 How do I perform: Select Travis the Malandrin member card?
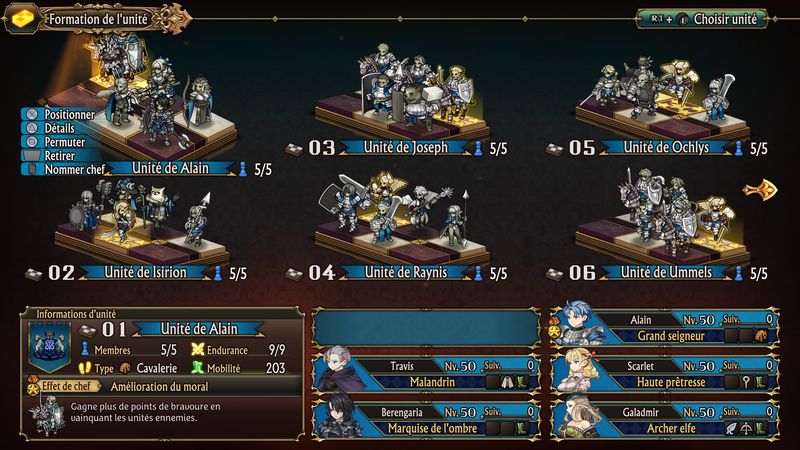[425, 372]
